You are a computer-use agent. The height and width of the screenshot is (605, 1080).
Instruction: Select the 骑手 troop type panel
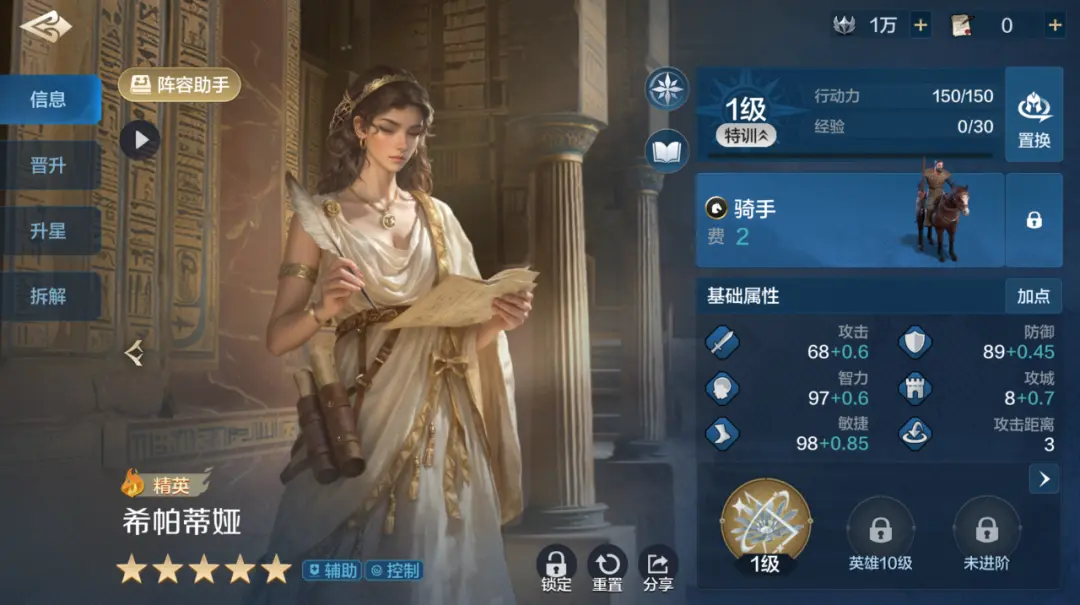[849, 220]
